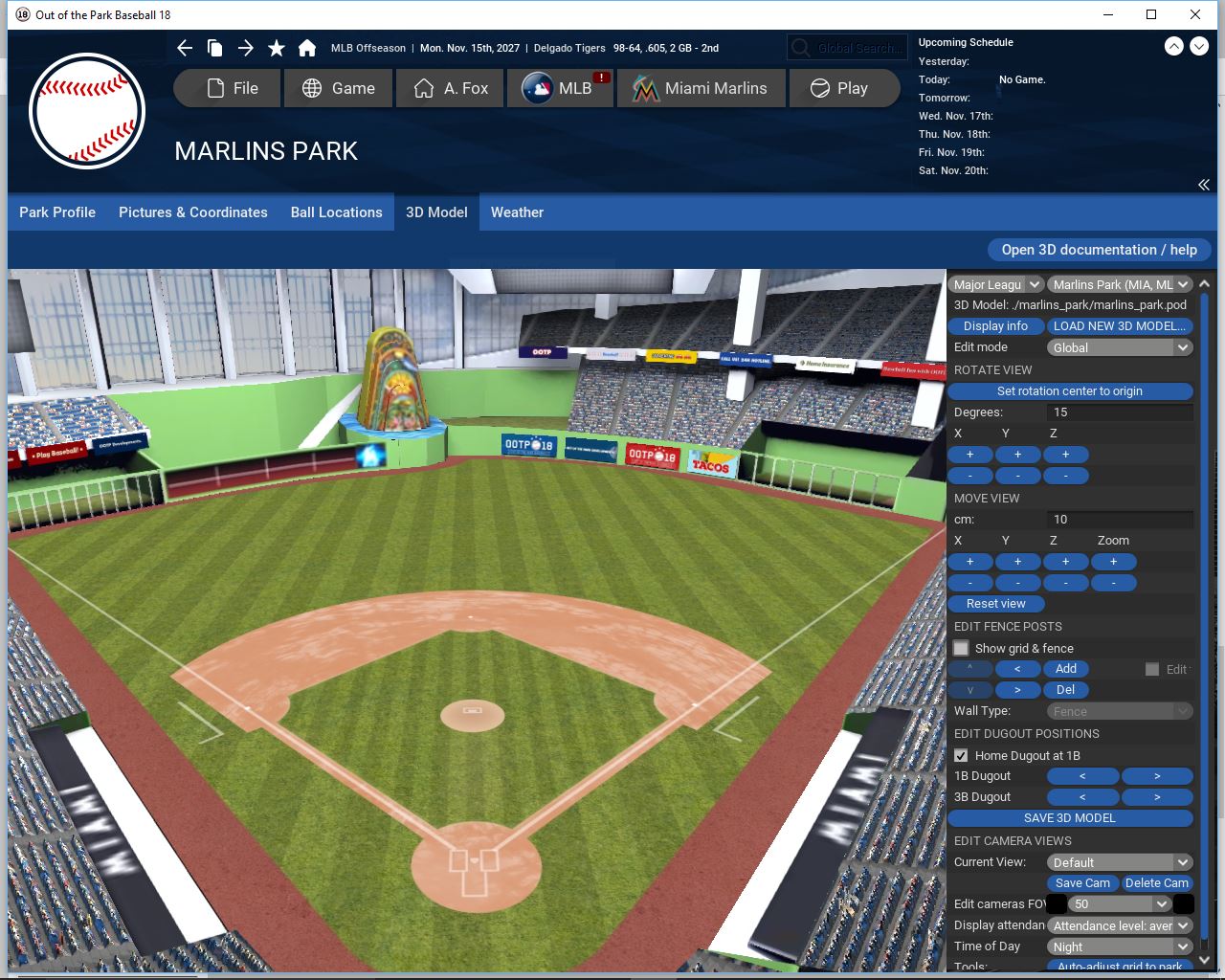The width and height of the screenshot is (1225, 980).
Task: Switch to the Weather tab
Action: (517, 212)
